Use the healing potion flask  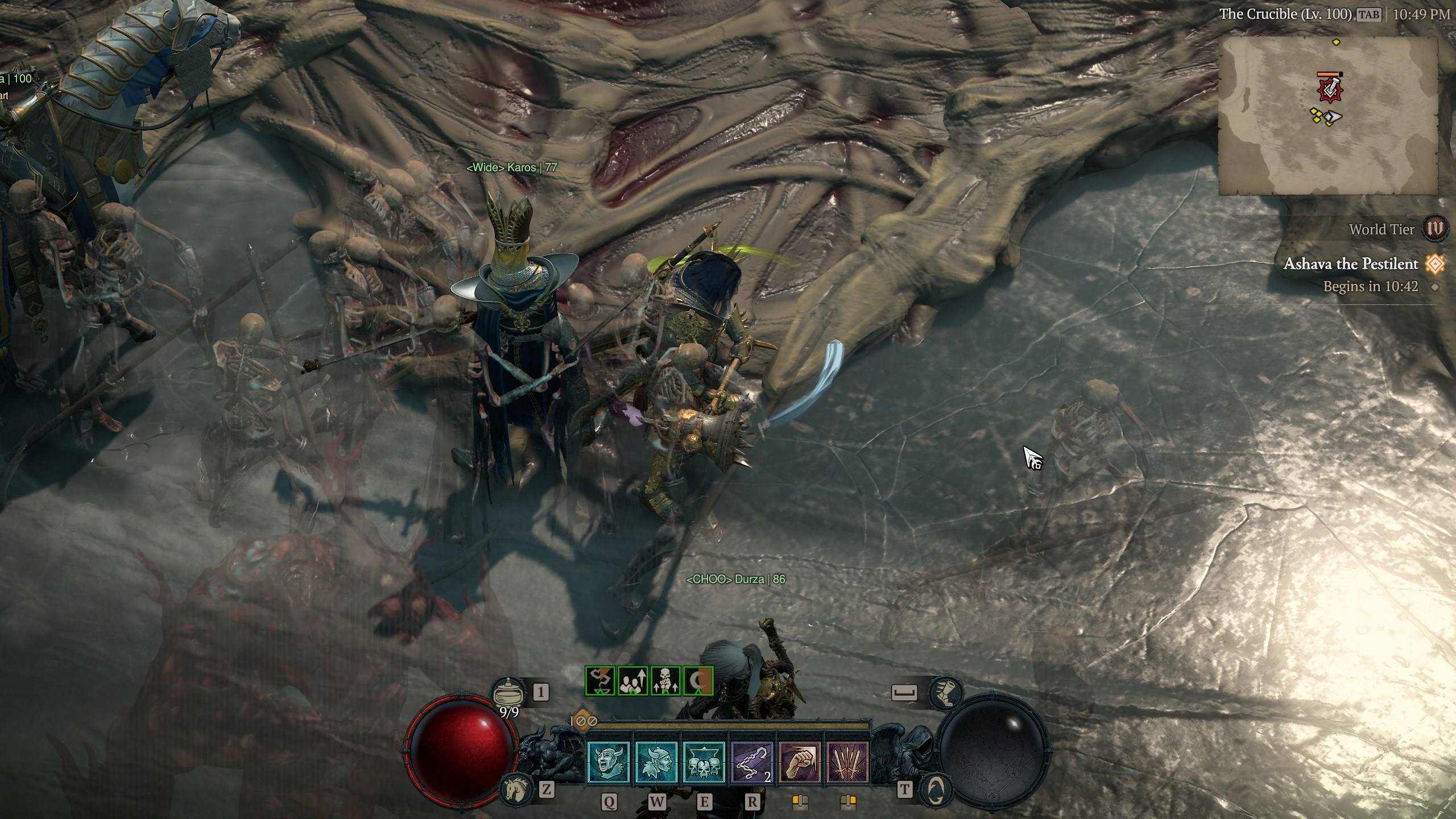click(x=508, y=693)
